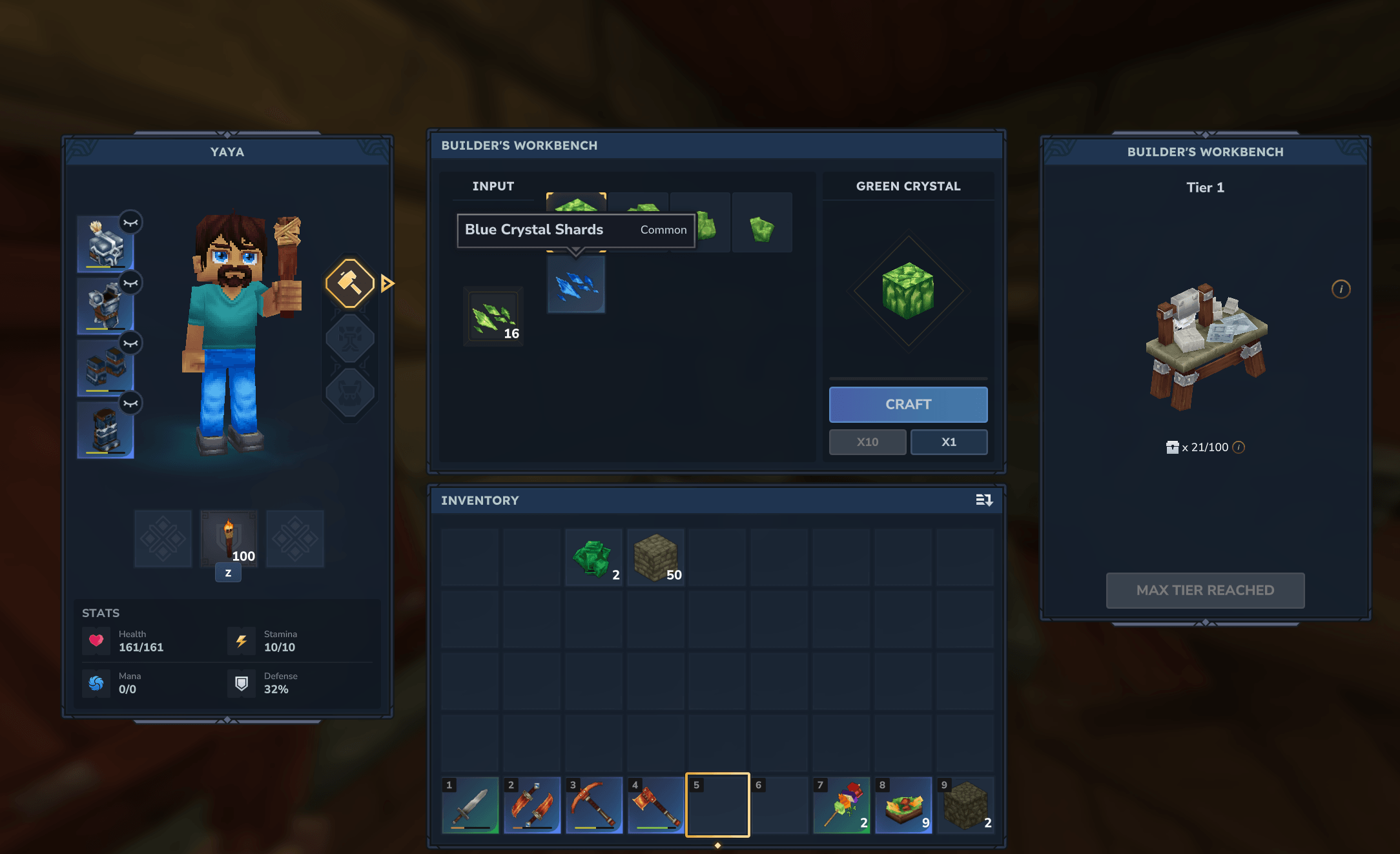Open the workbench info icon
1400x854 pixels.
pyautogui.click(x=1341, y=289)
